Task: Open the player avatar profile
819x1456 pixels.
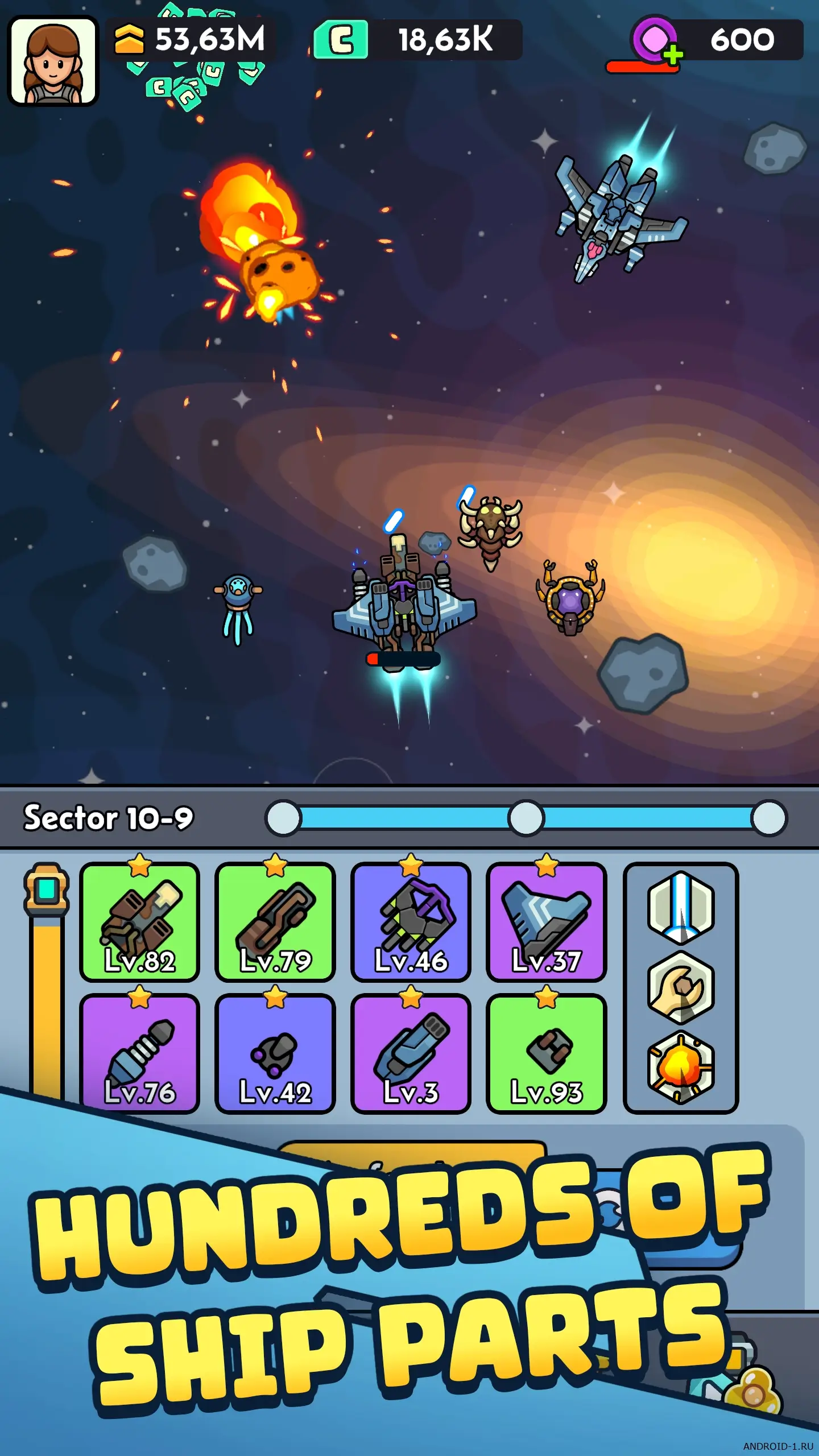Action: (53, 61)
